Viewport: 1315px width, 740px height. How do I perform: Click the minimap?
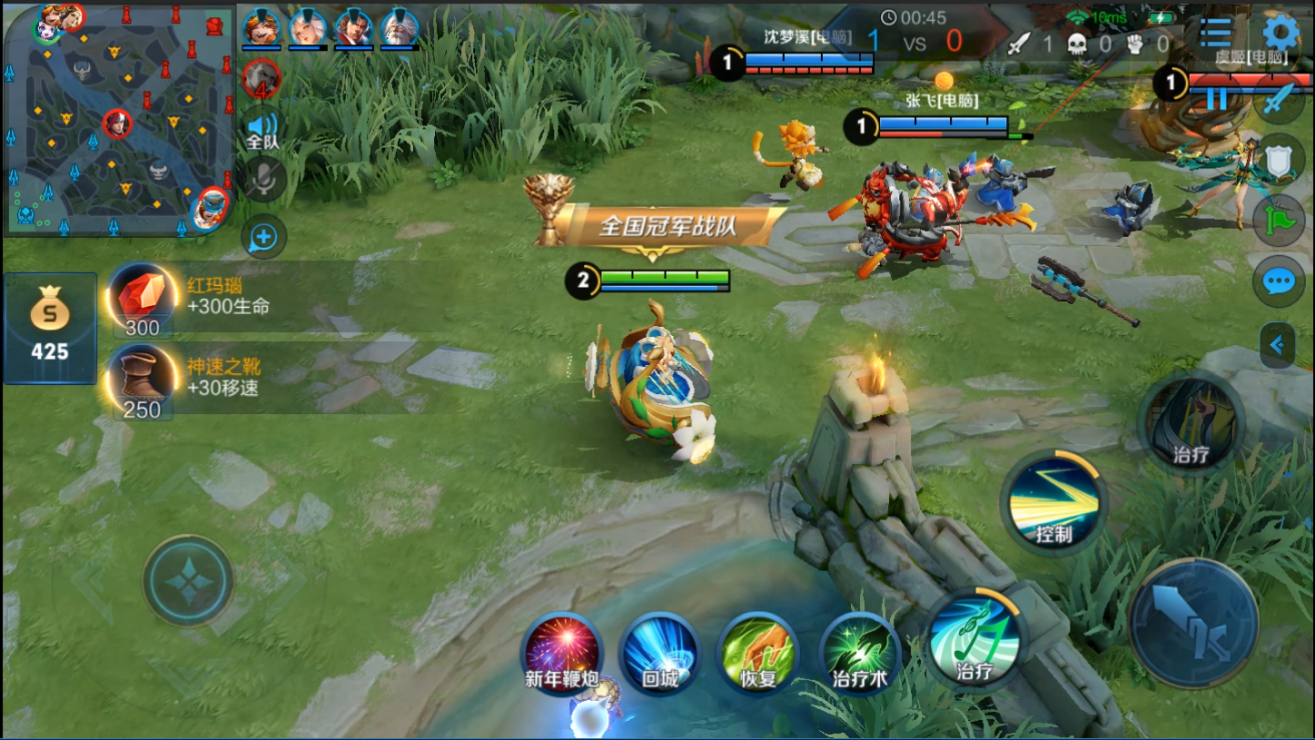(x=118, y=119)
